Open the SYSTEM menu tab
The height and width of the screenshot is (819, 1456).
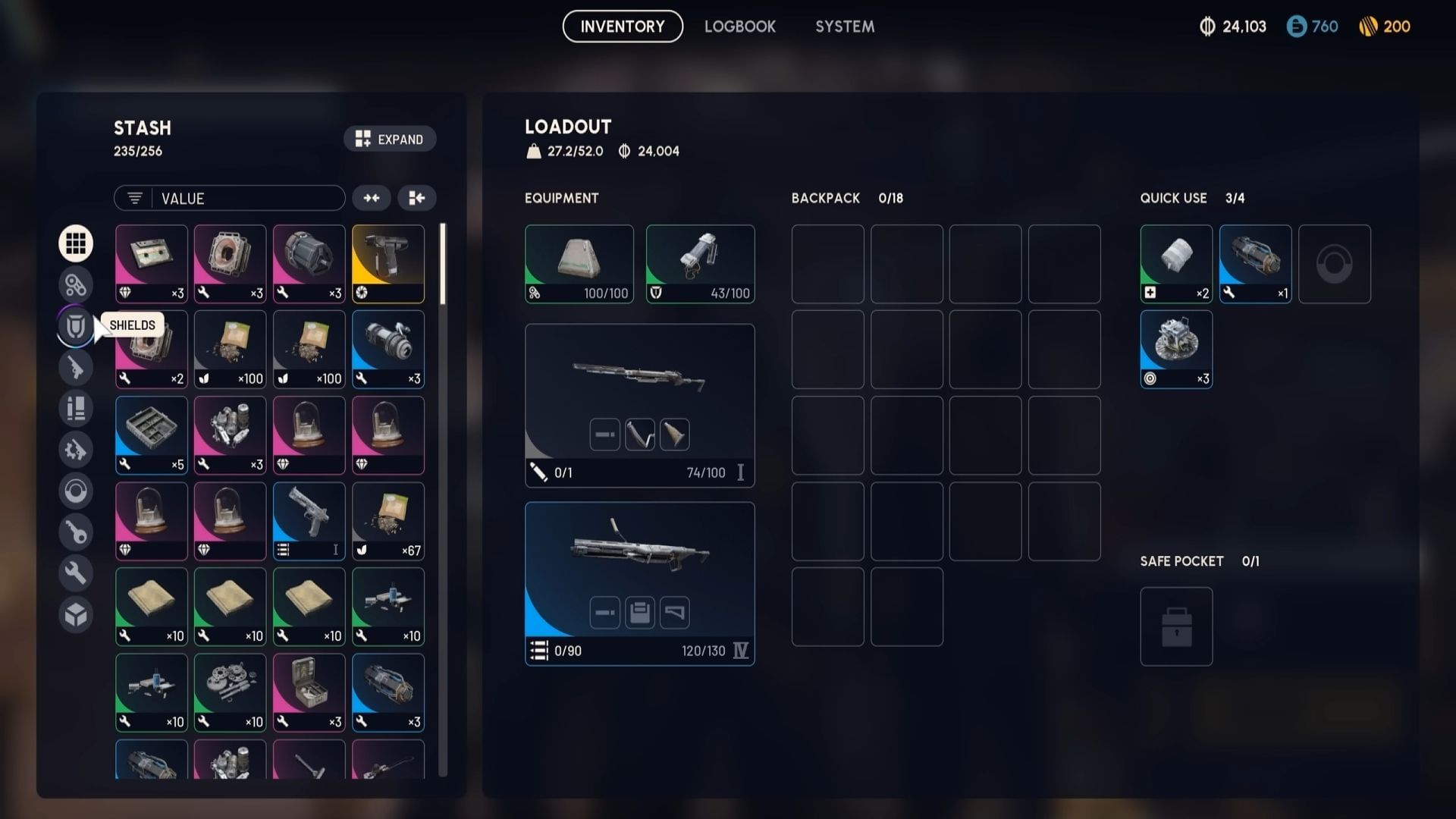click(x=844, y=27)
